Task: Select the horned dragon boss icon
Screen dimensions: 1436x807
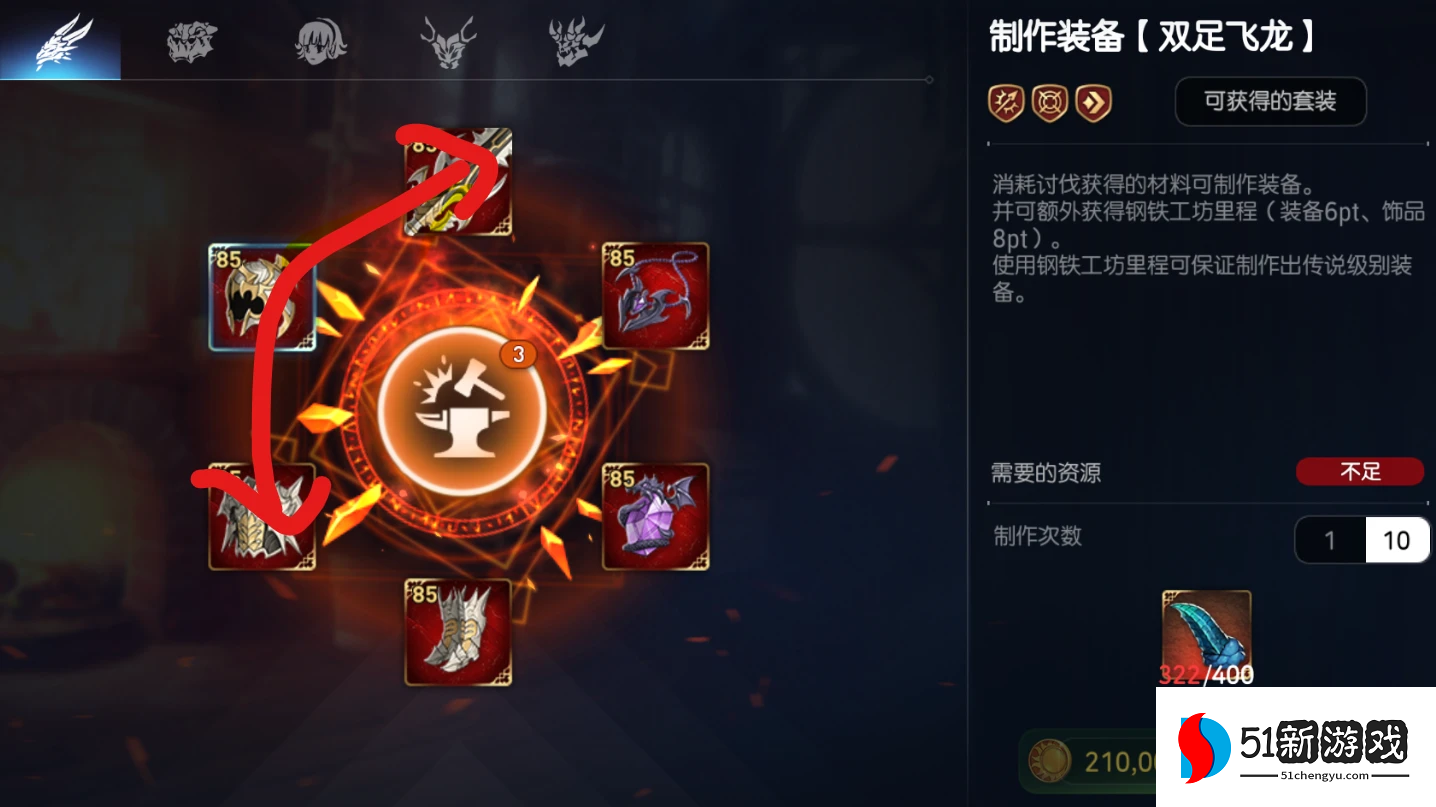Action: click(x=447, y=38)
